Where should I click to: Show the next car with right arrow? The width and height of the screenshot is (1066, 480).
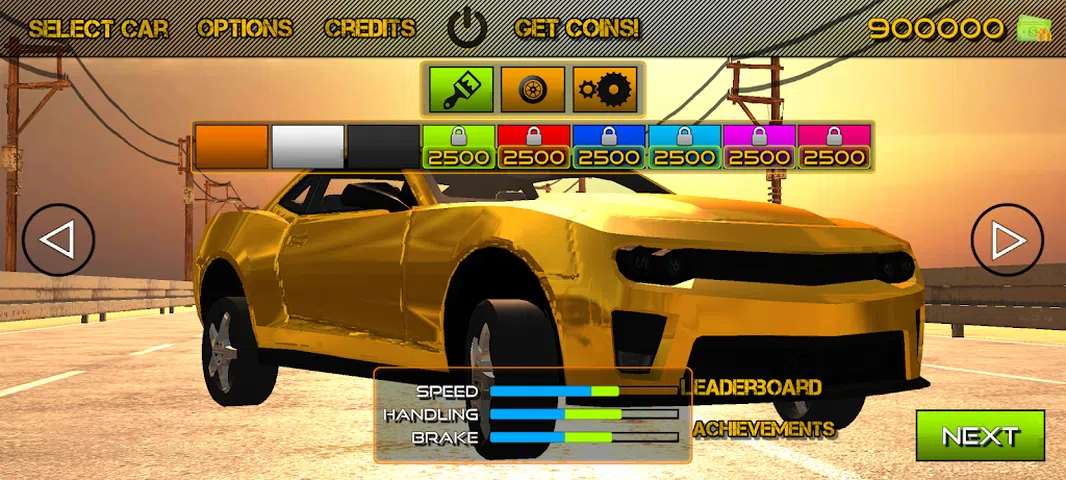[1007, 240]
